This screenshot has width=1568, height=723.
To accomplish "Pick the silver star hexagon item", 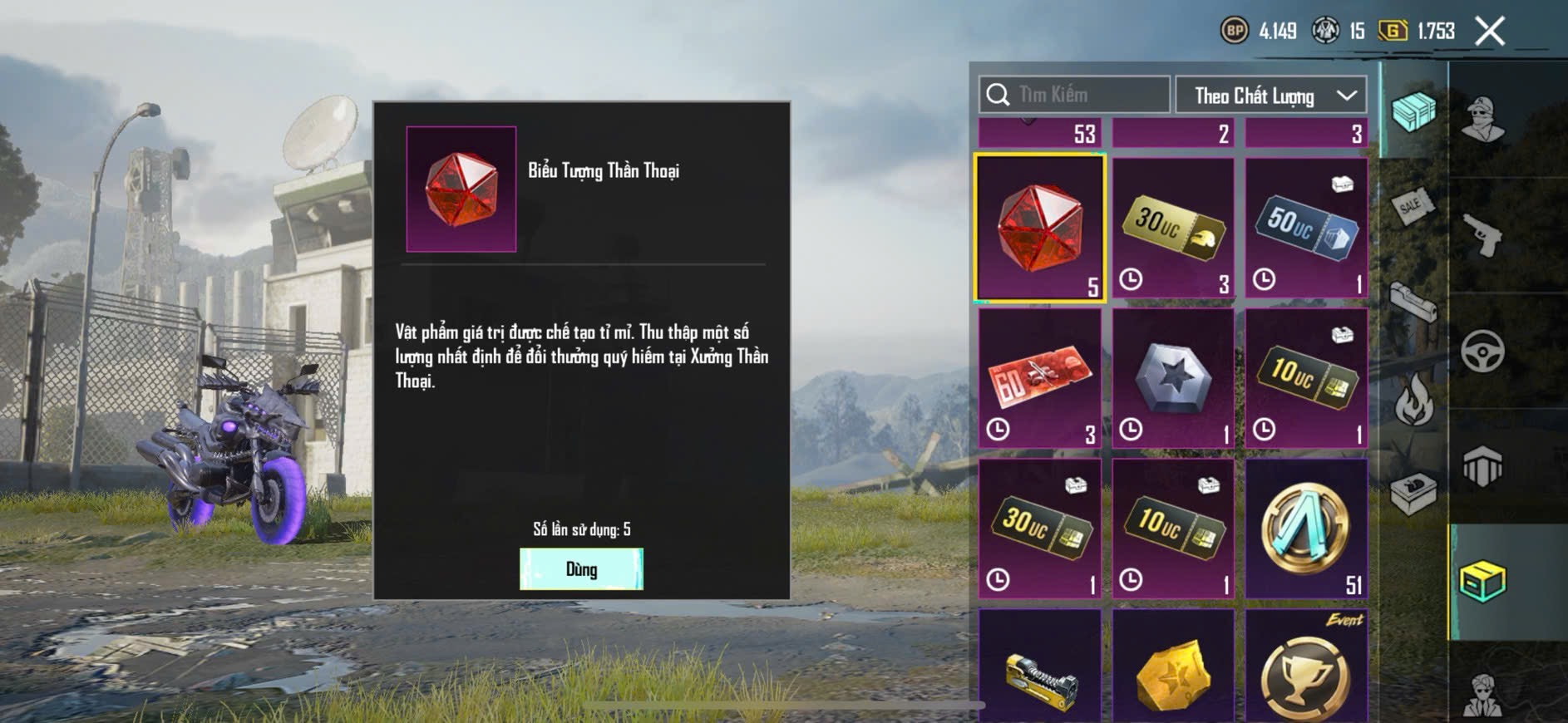I will (1173, 378).
